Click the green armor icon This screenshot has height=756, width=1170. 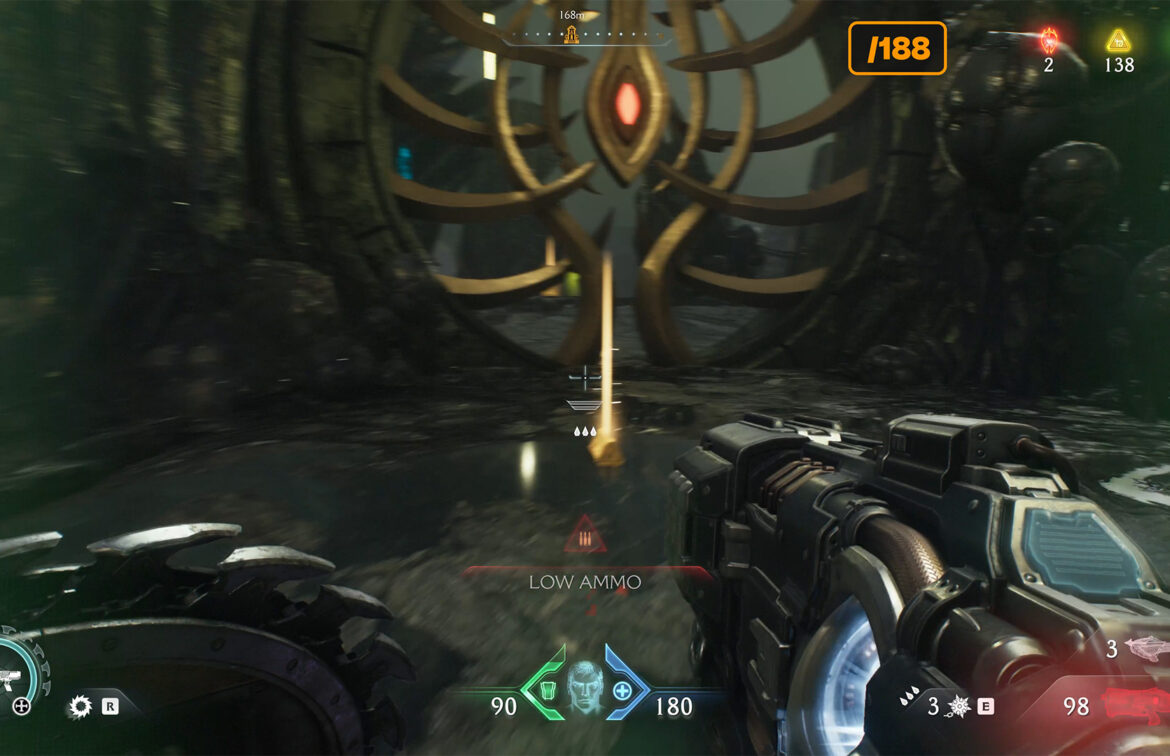(x=547, y=689)
